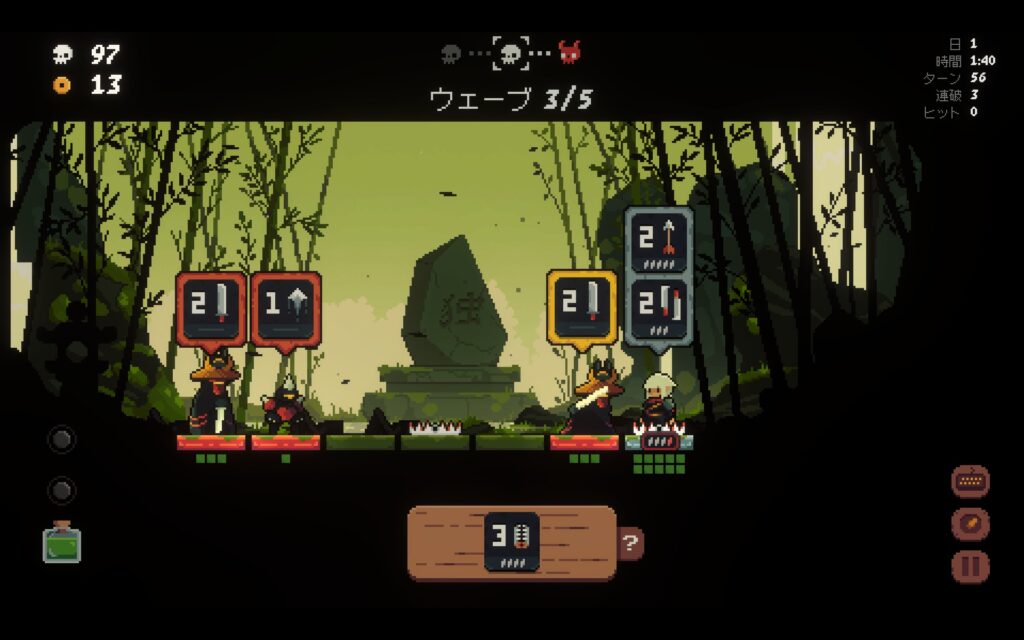Open the compass map button
This screenshot has width=1024, height=640.
pos(969,524)
